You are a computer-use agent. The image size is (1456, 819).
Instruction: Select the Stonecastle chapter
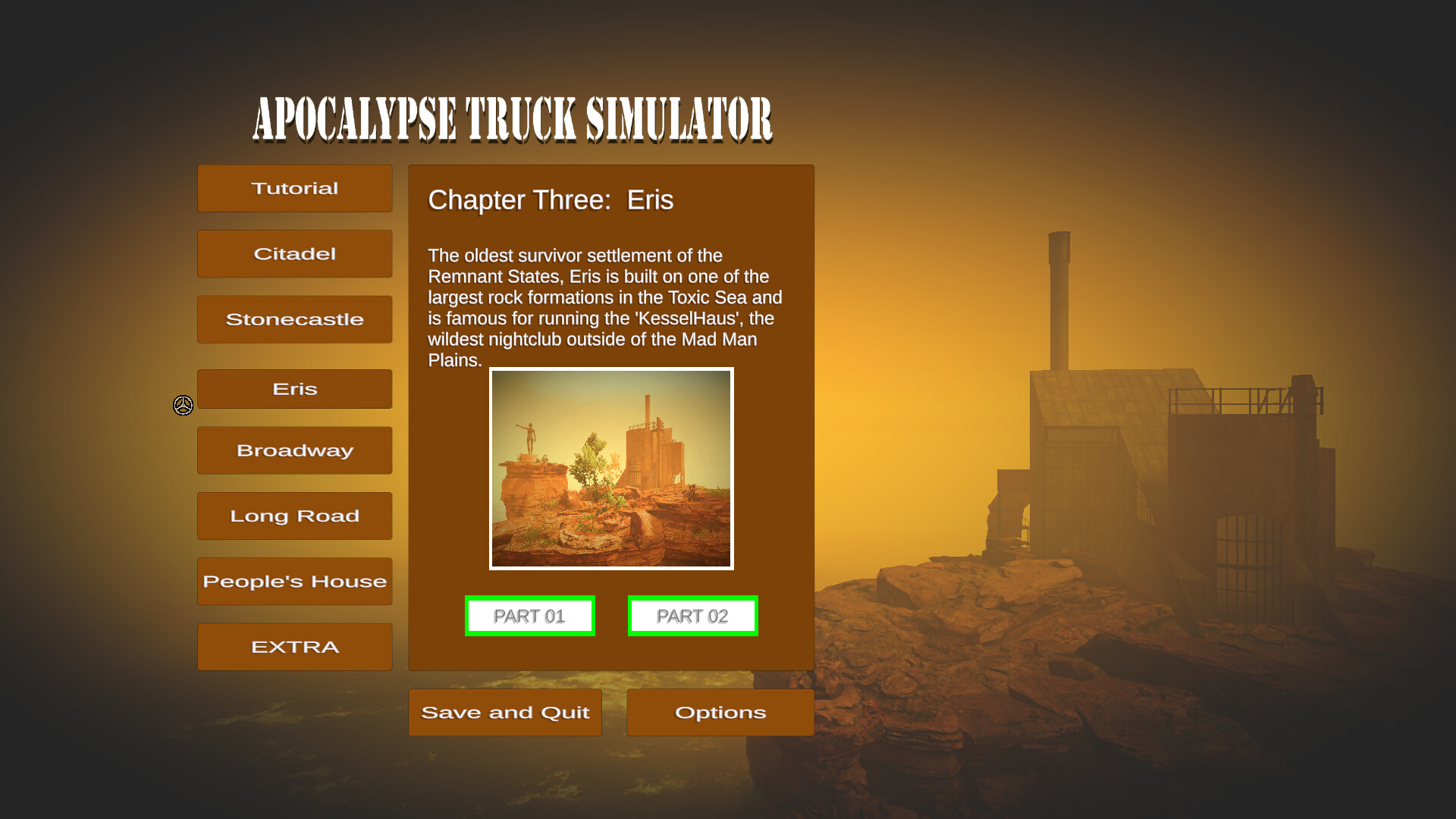pyautogui.click(x=294, y=318)
